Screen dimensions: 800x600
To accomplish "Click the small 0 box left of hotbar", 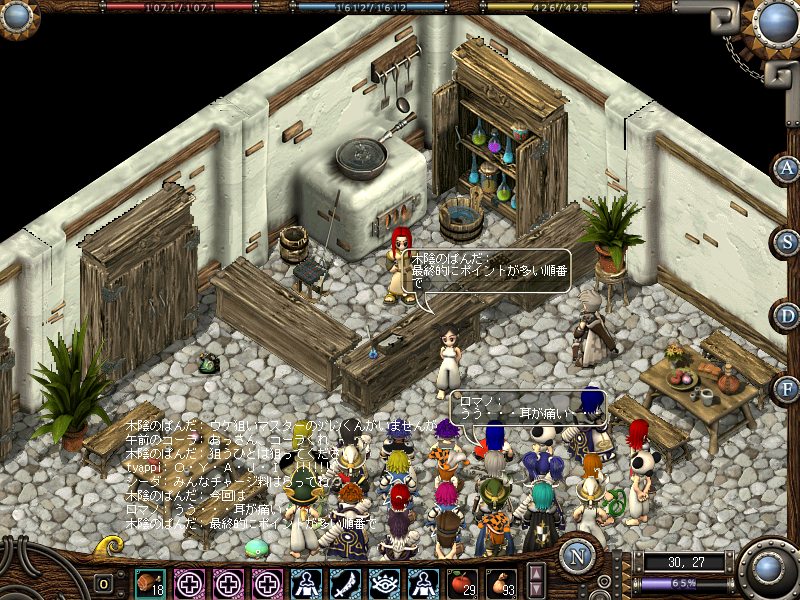I will [x=104, y=583].
